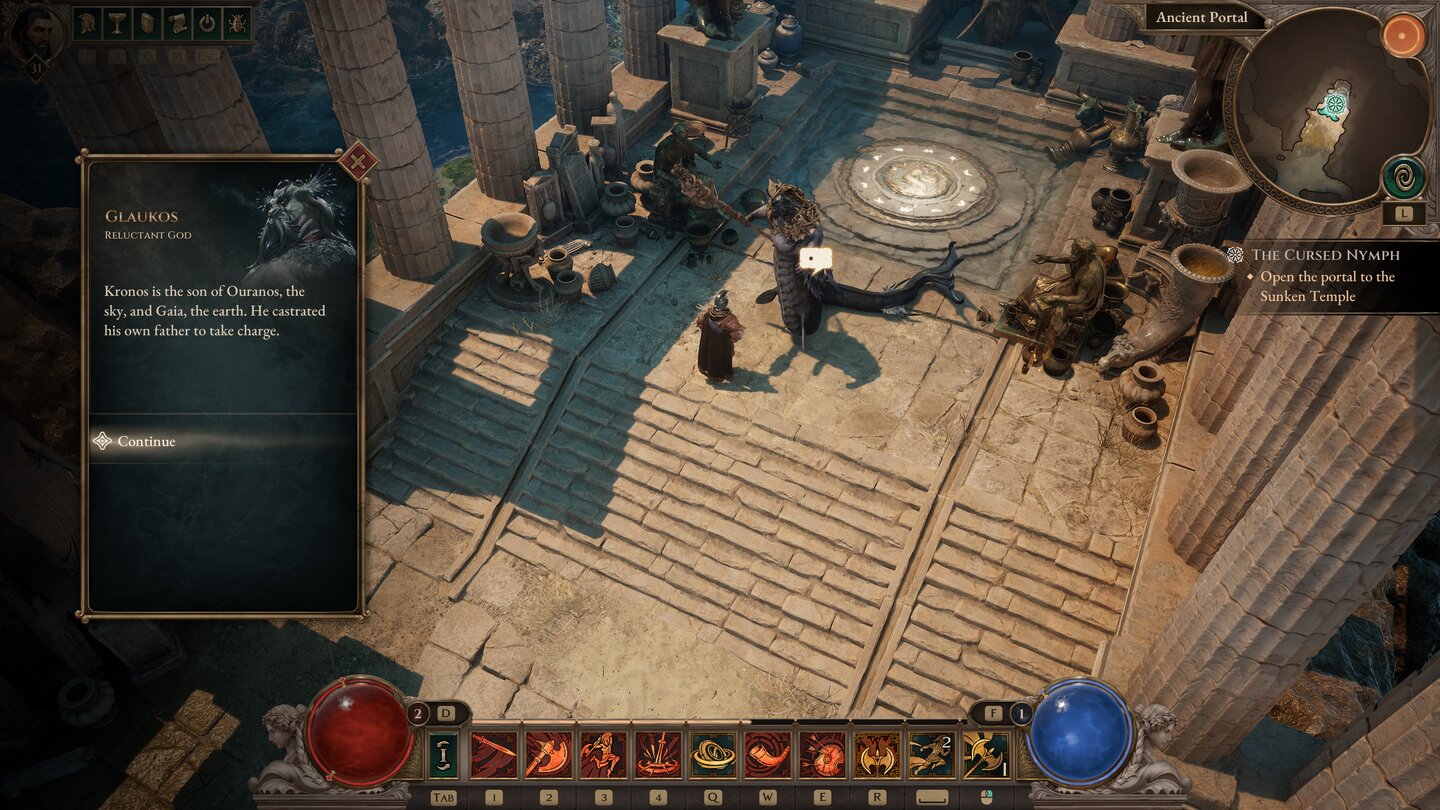Activate the sword slam skill in slot 4
This screenshot has height=810, width=1440.
coord(657,755)
